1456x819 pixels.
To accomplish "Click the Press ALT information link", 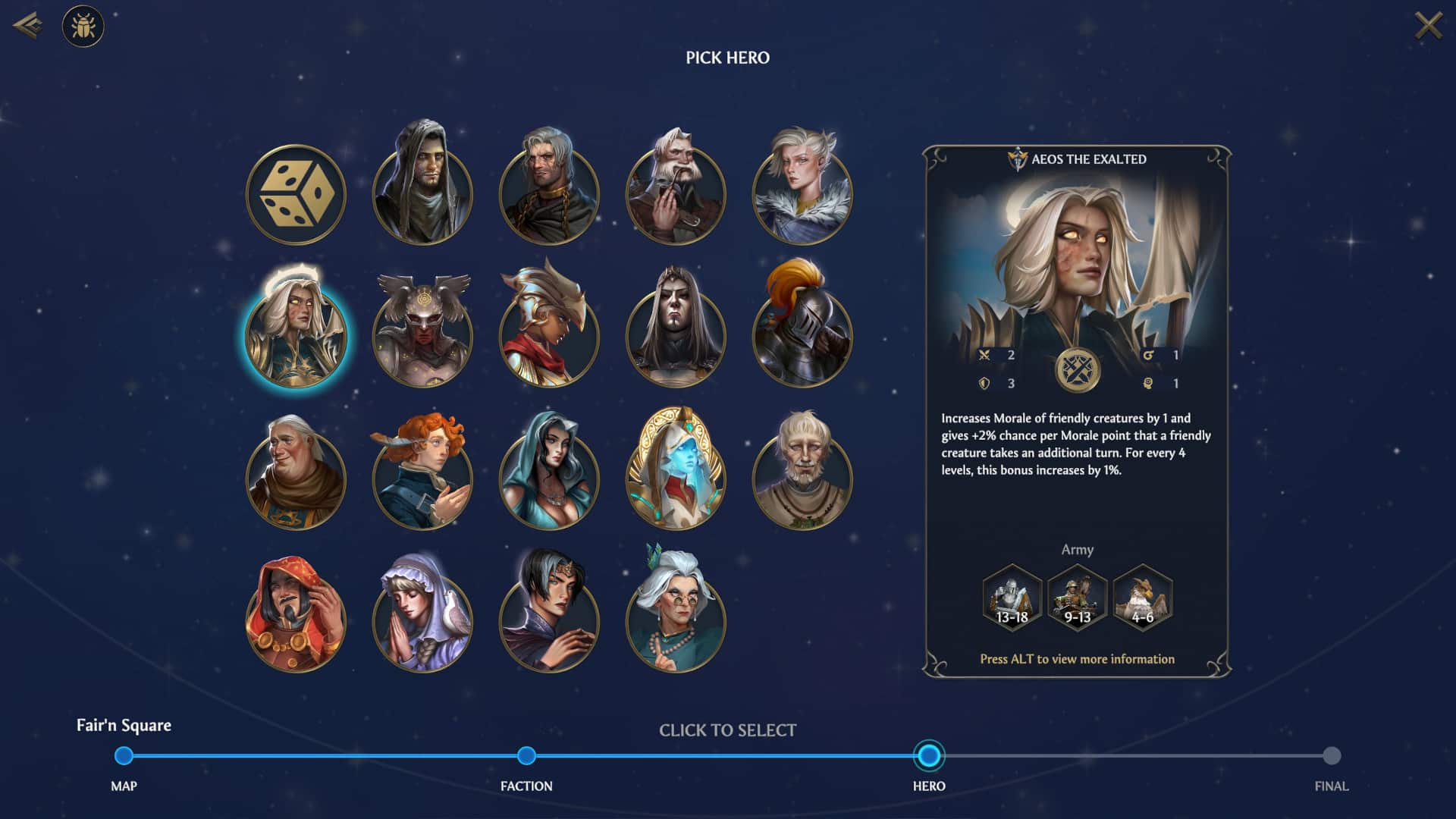I will point(1075,660).
